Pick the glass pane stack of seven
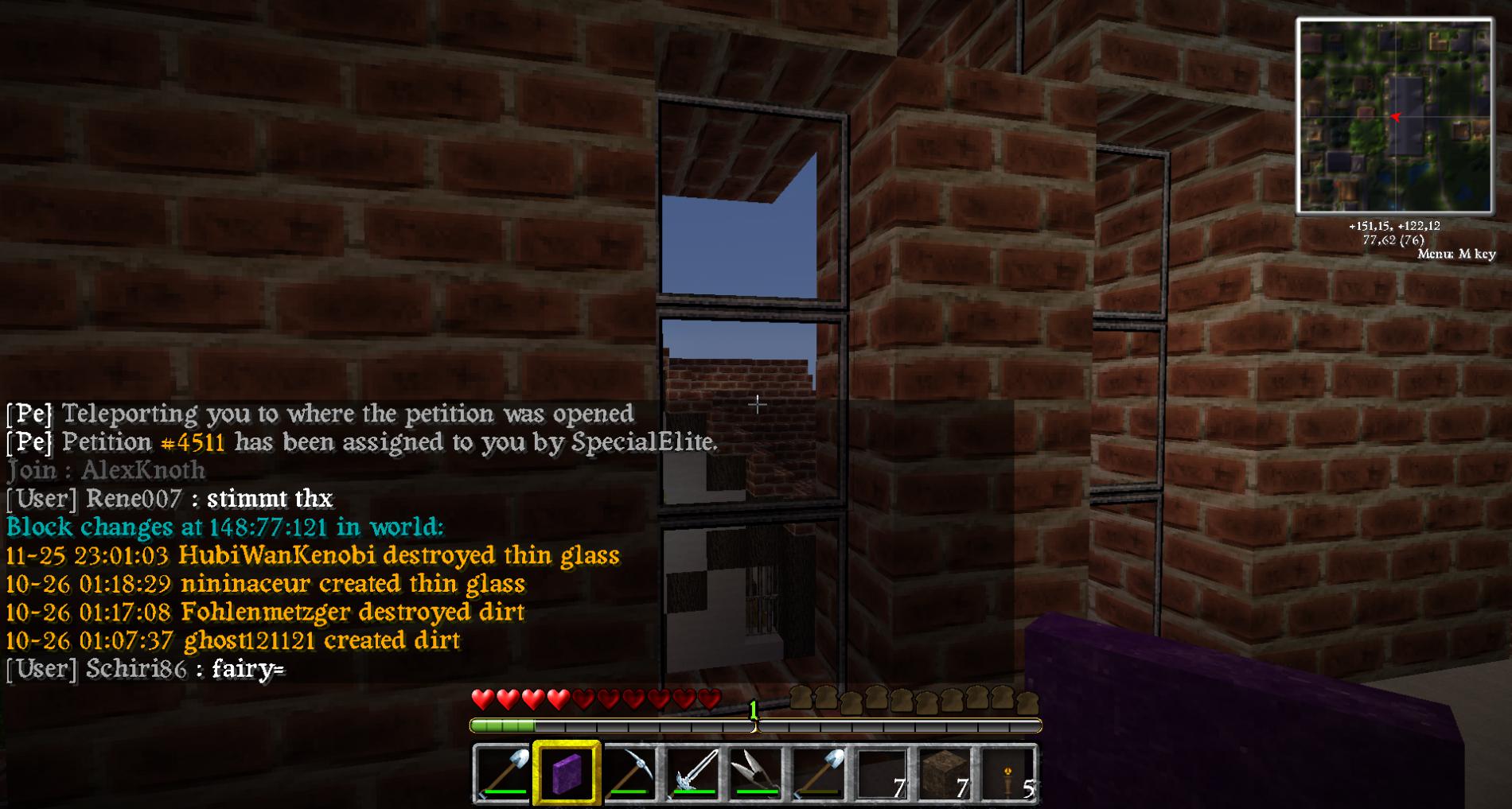The image size is (1512, 809). click(x=882, y=772)
